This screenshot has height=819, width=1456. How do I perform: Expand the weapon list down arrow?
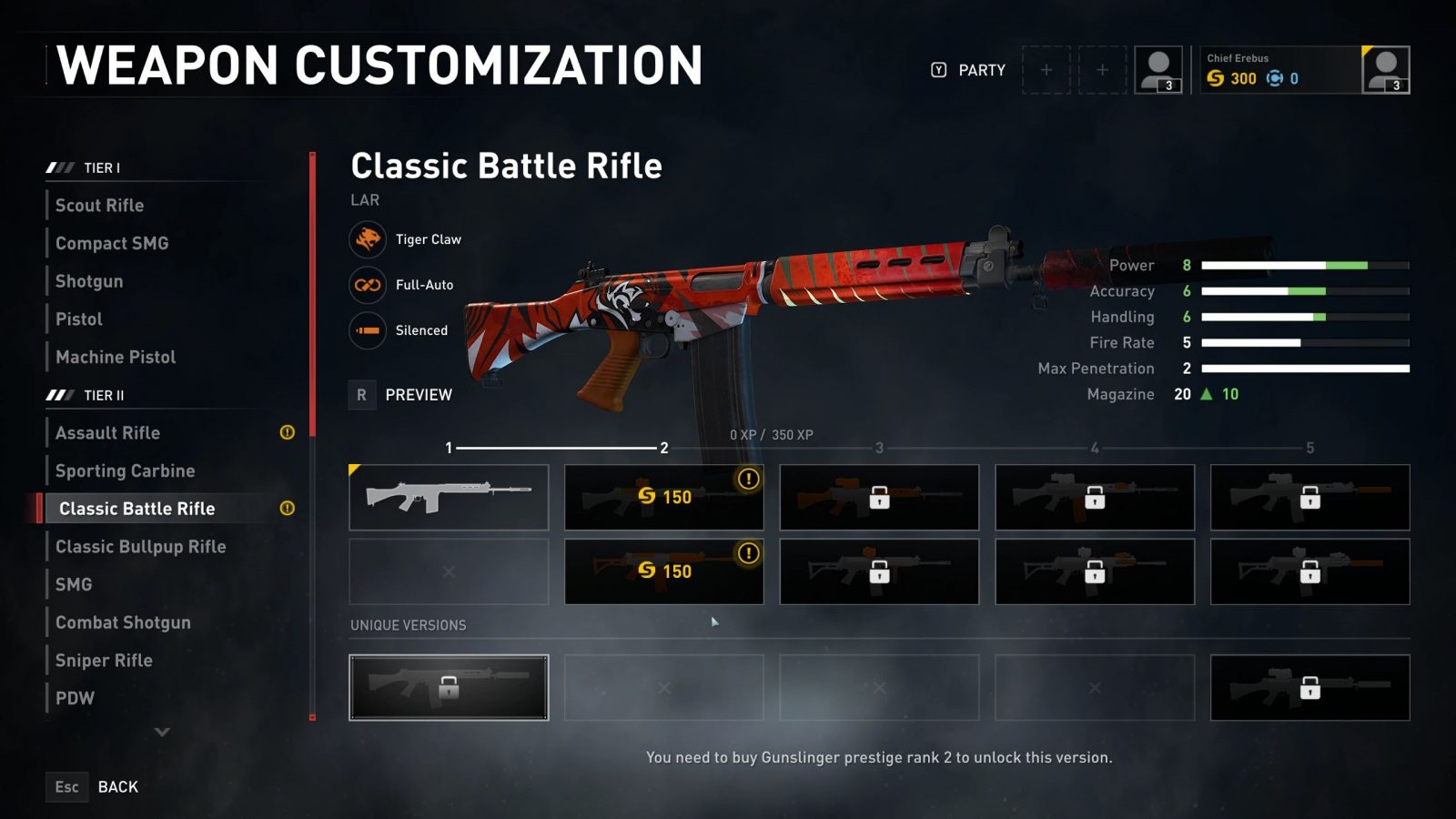(x=162, y=732)
